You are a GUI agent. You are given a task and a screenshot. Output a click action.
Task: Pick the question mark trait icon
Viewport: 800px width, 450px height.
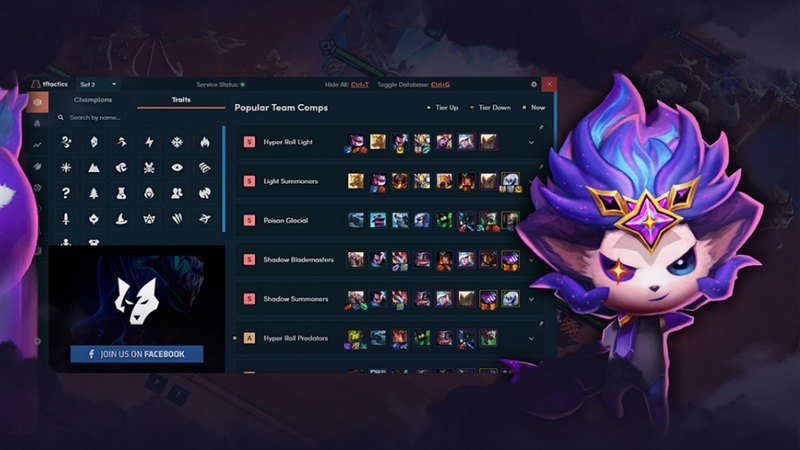tap(66, 193)
